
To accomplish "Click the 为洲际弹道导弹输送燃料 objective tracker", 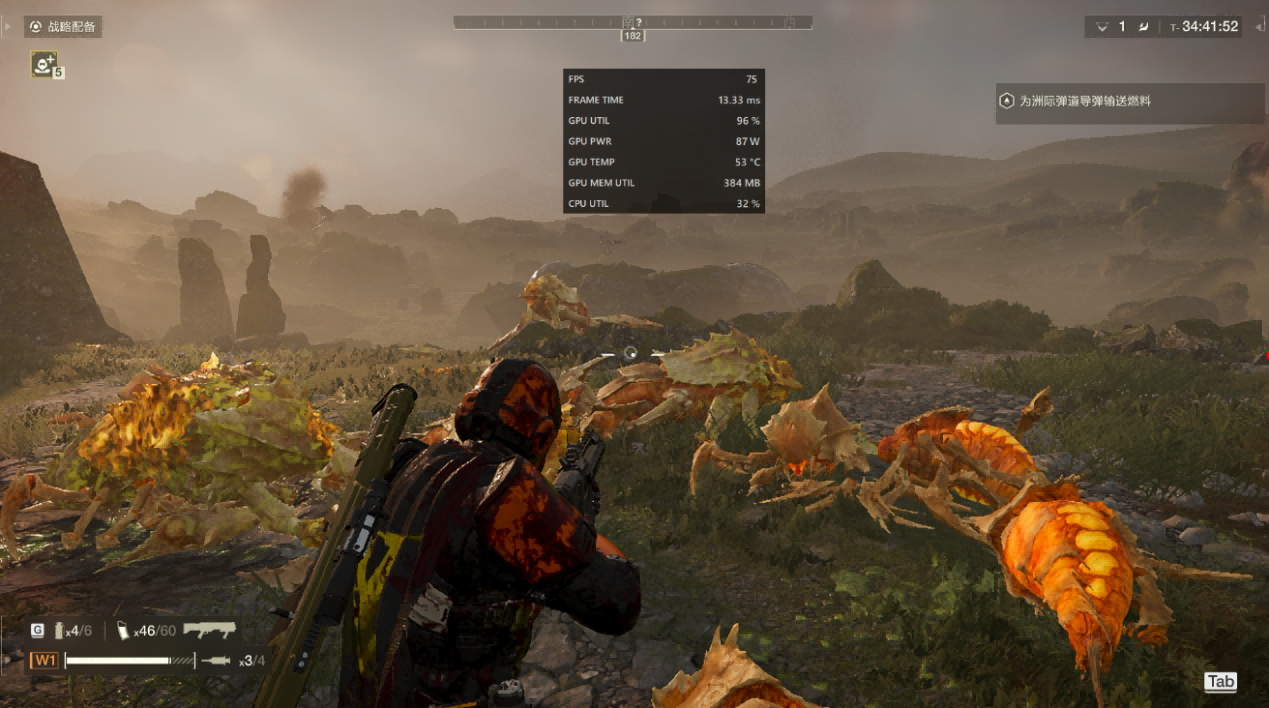I will pos(1129,102).
